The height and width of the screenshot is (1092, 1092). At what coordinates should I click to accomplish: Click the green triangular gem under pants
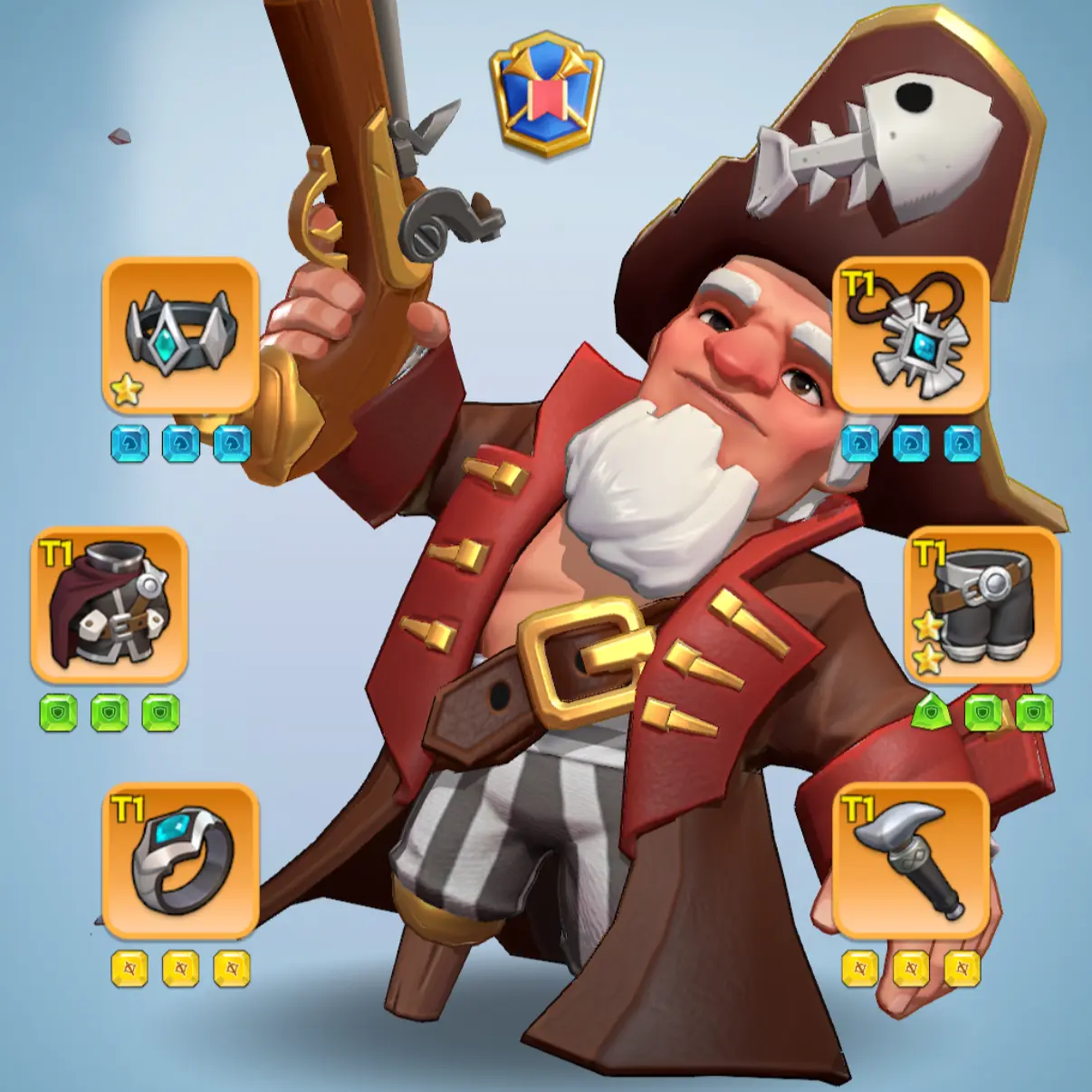coord(931,714)
